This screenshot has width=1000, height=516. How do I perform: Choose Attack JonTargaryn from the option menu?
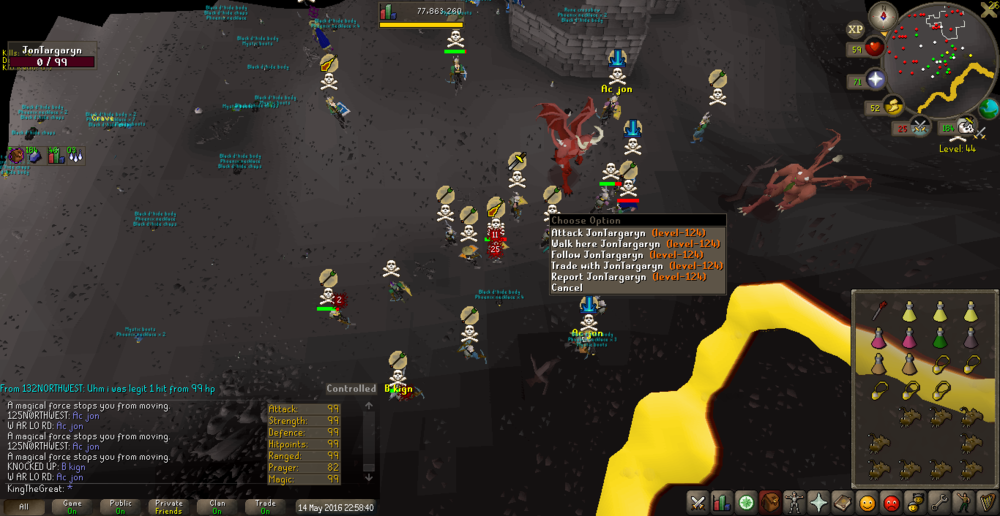click(x=636, y=232)
